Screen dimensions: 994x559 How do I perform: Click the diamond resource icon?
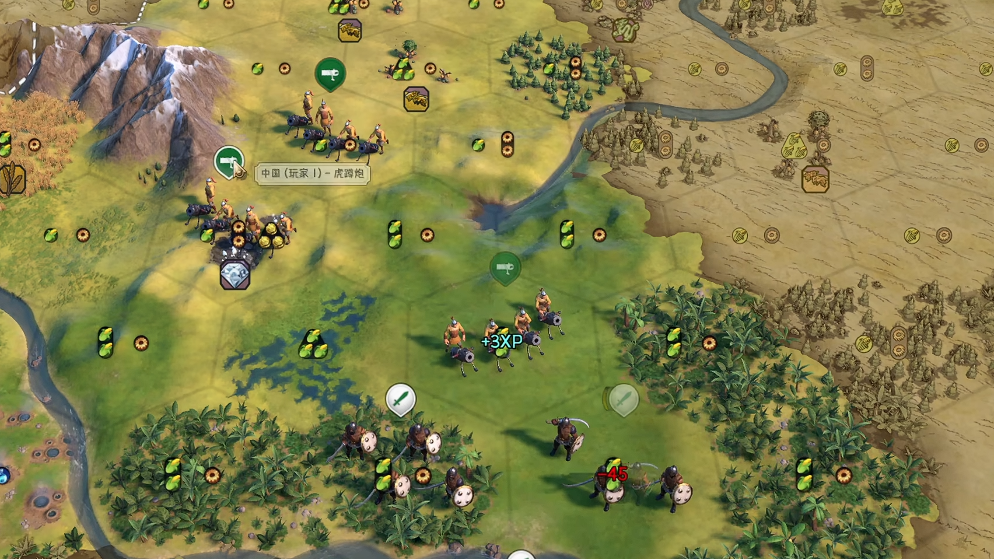point(235,275)
